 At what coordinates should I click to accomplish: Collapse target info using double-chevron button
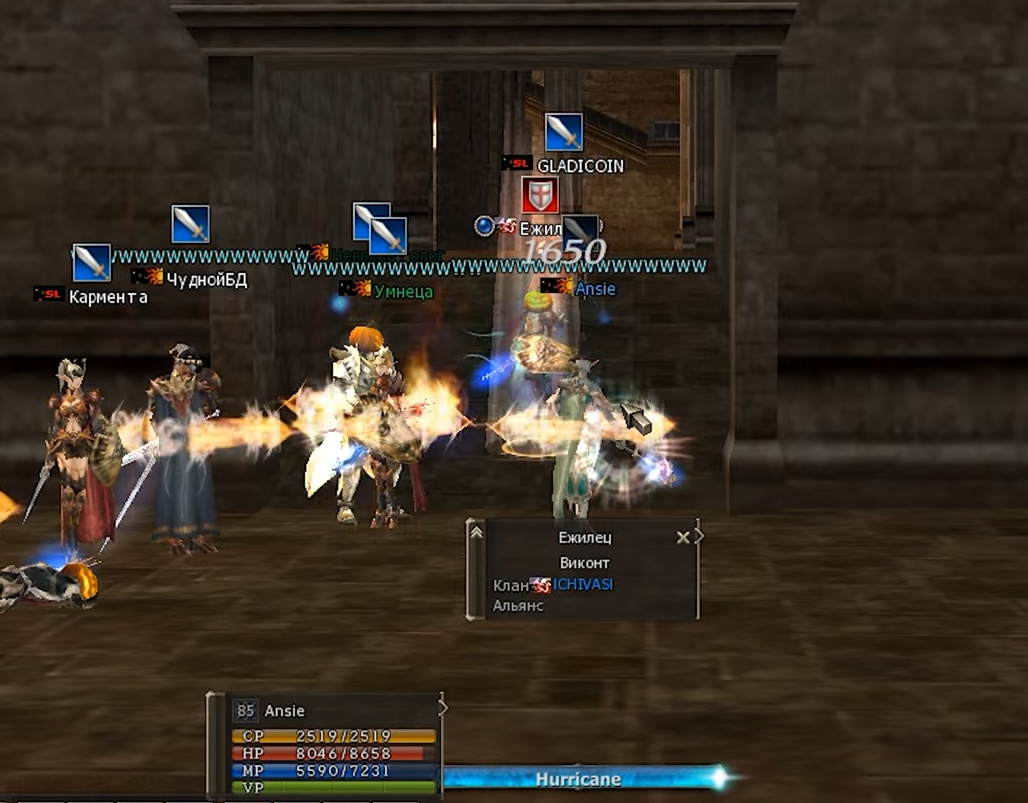pos(477,533)
